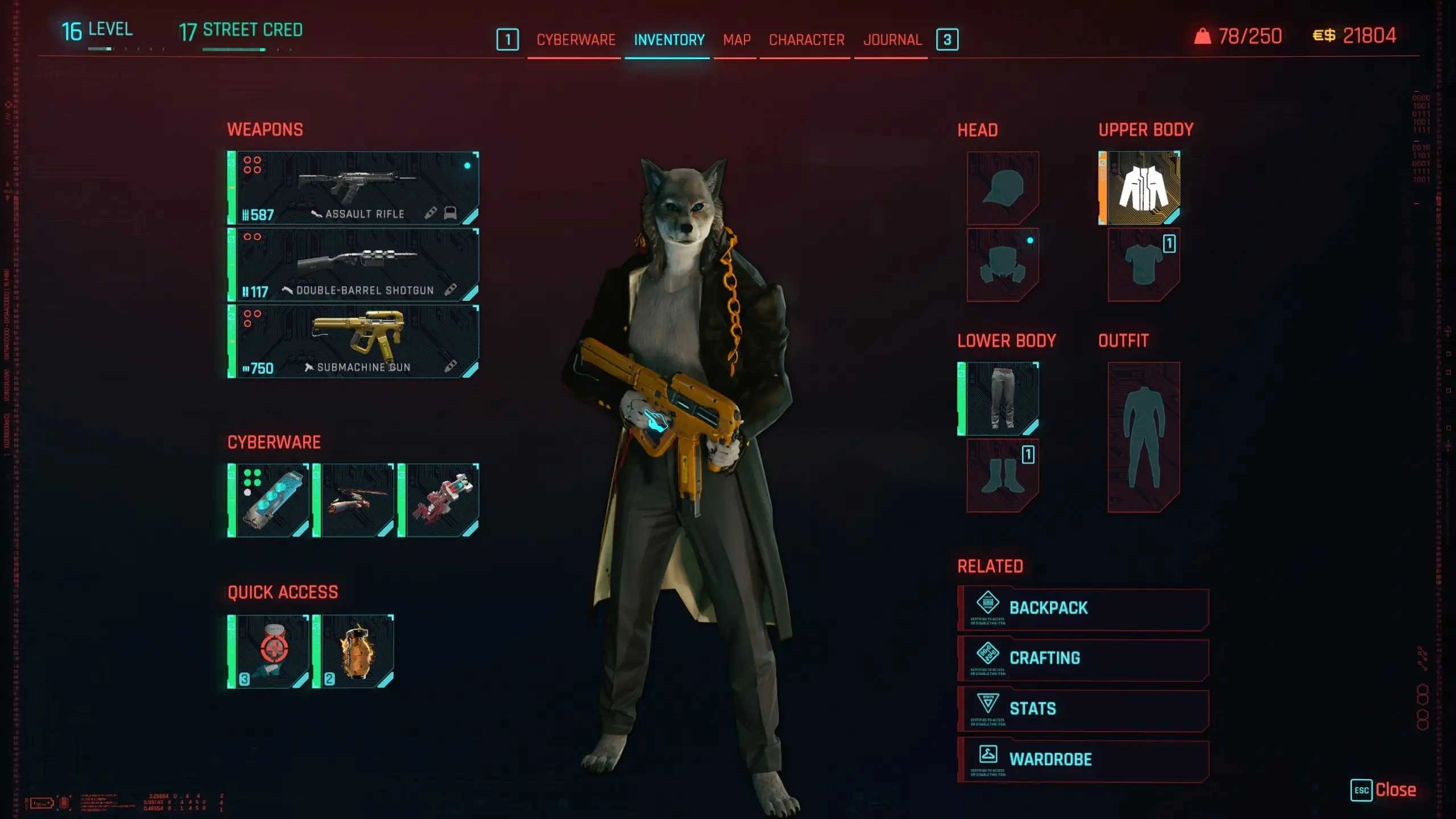This screenshot has height=819, width=1456.
Task: Select the Assault Rifle weapon slot
Action: point(353,188)
